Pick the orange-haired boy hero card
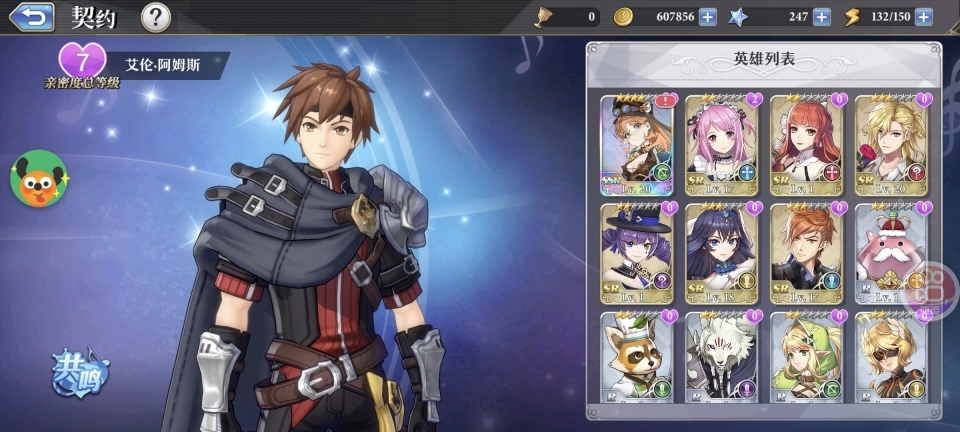Image resolution: width=960 pixels, height=432 pixels. point(806,253)
